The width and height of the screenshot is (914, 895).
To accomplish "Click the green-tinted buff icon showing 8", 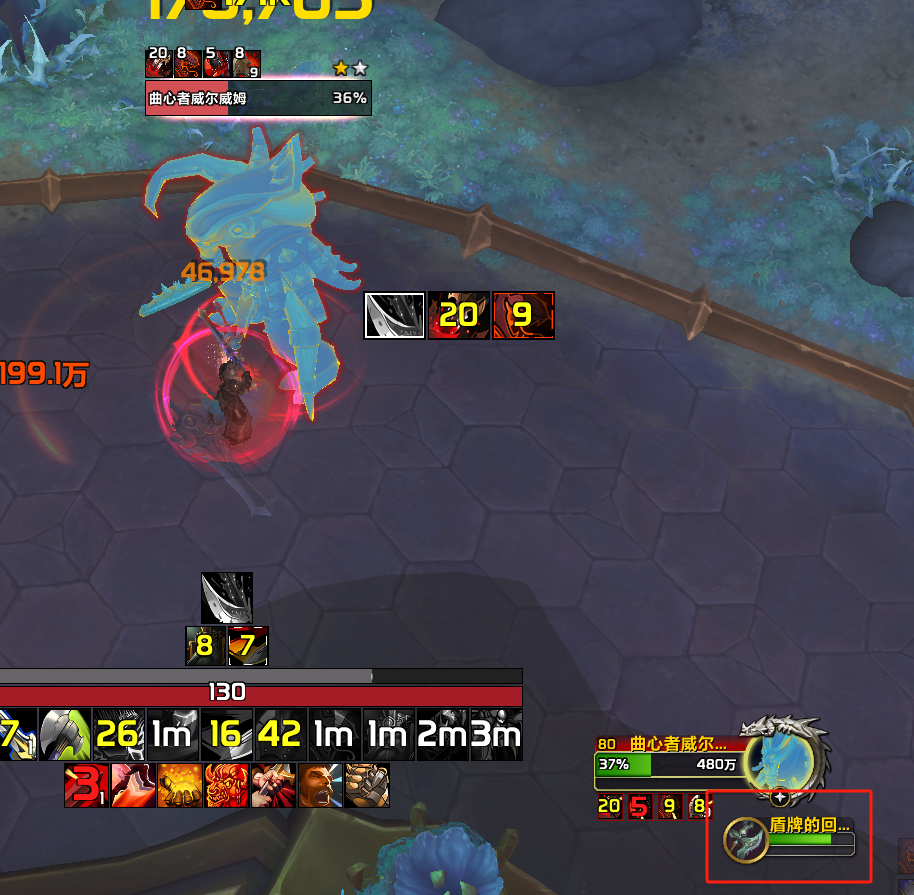I will tap(205, 646).
